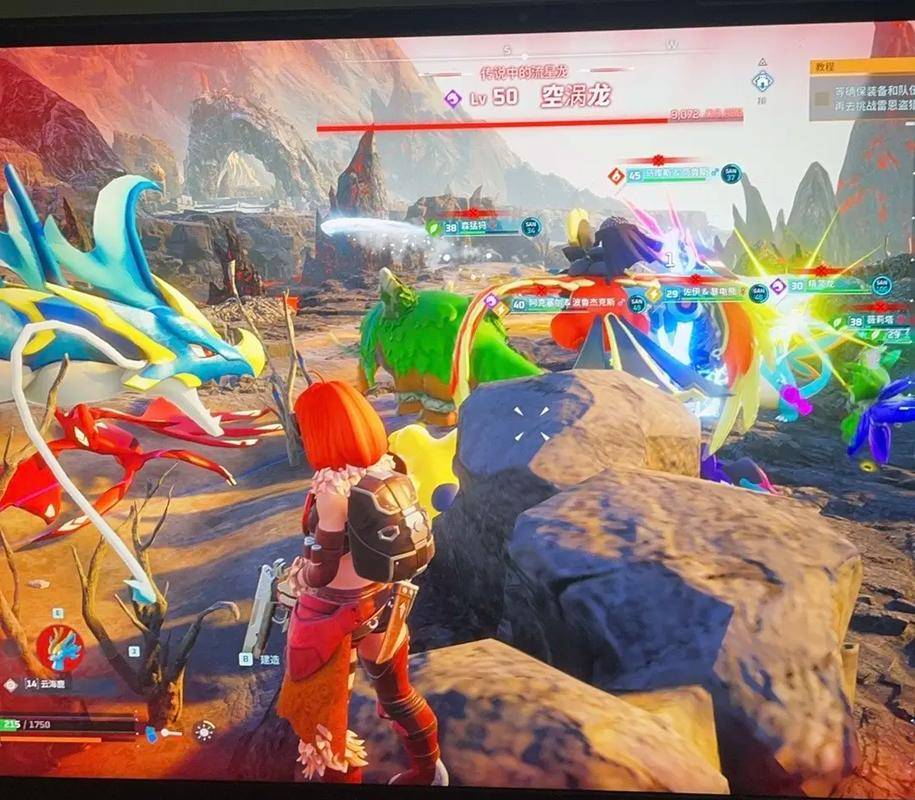Click the base location marker icon
915x800 pixels.
[761, 81]
